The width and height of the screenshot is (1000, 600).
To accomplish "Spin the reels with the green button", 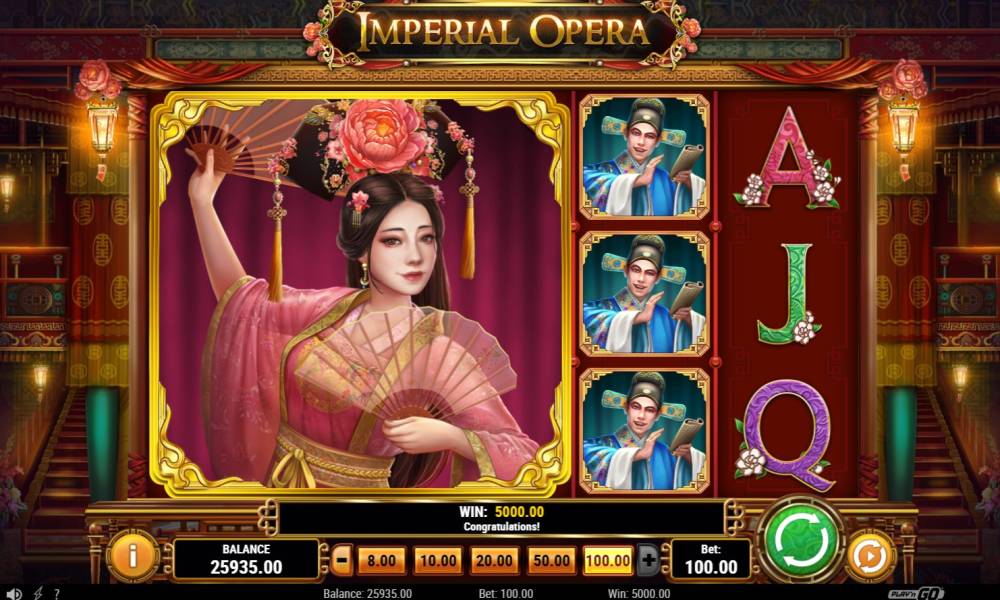I will (x=802, y=543).
